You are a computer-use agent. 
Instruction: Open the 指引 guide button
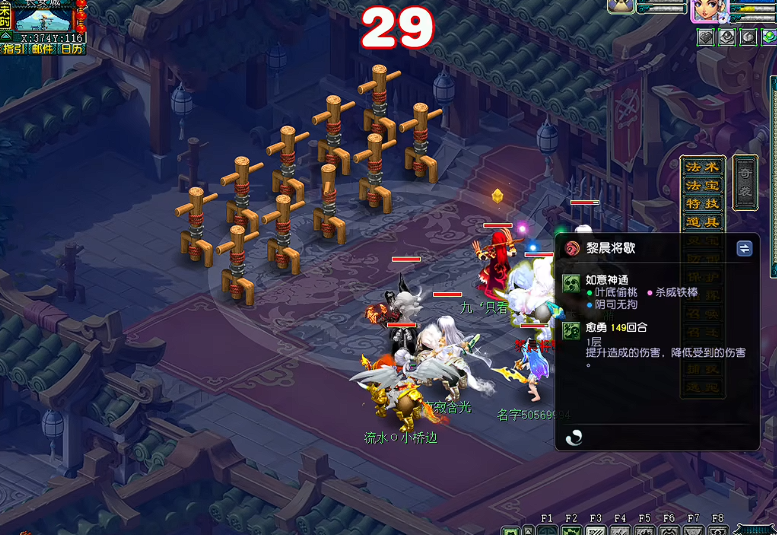tap(14, 48)
